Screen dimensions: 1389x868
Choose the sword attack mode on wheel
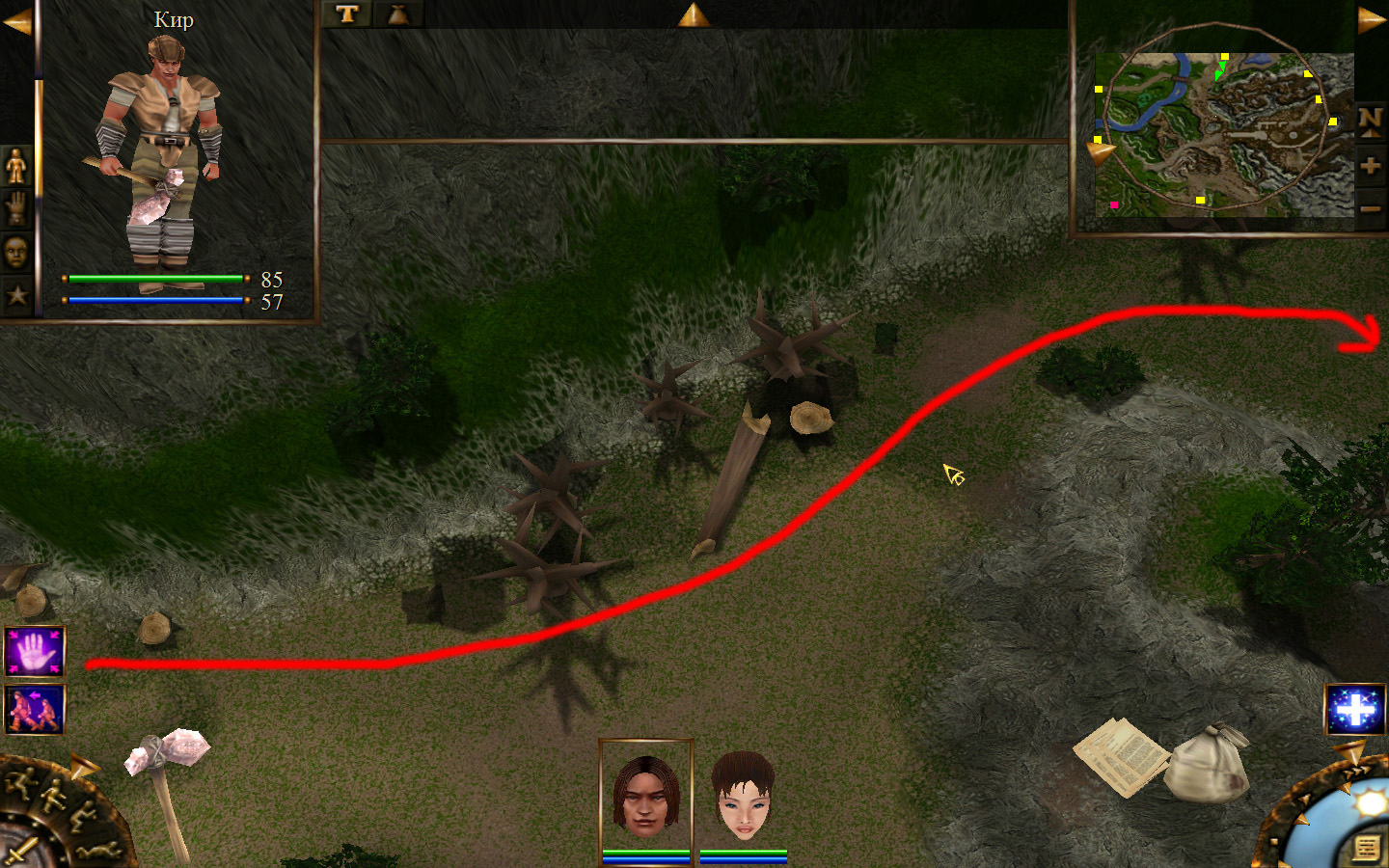21,851
